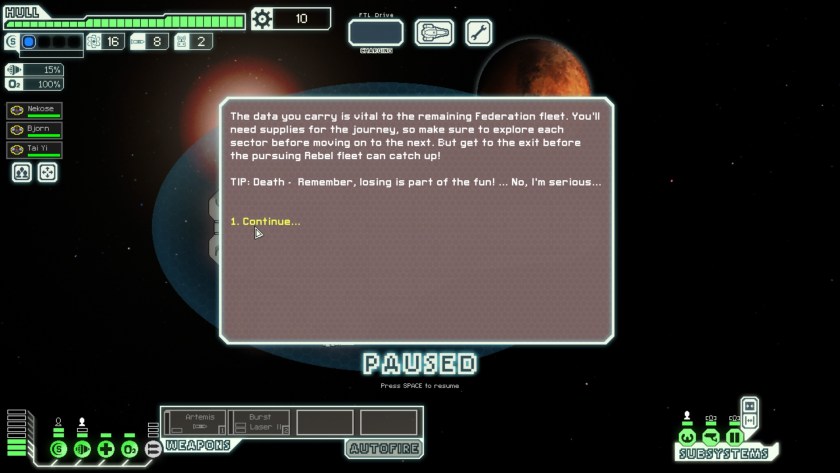This screenshot has width=840, height=473.
Task: Click the weapons system power icon
Action: (152, 449)
